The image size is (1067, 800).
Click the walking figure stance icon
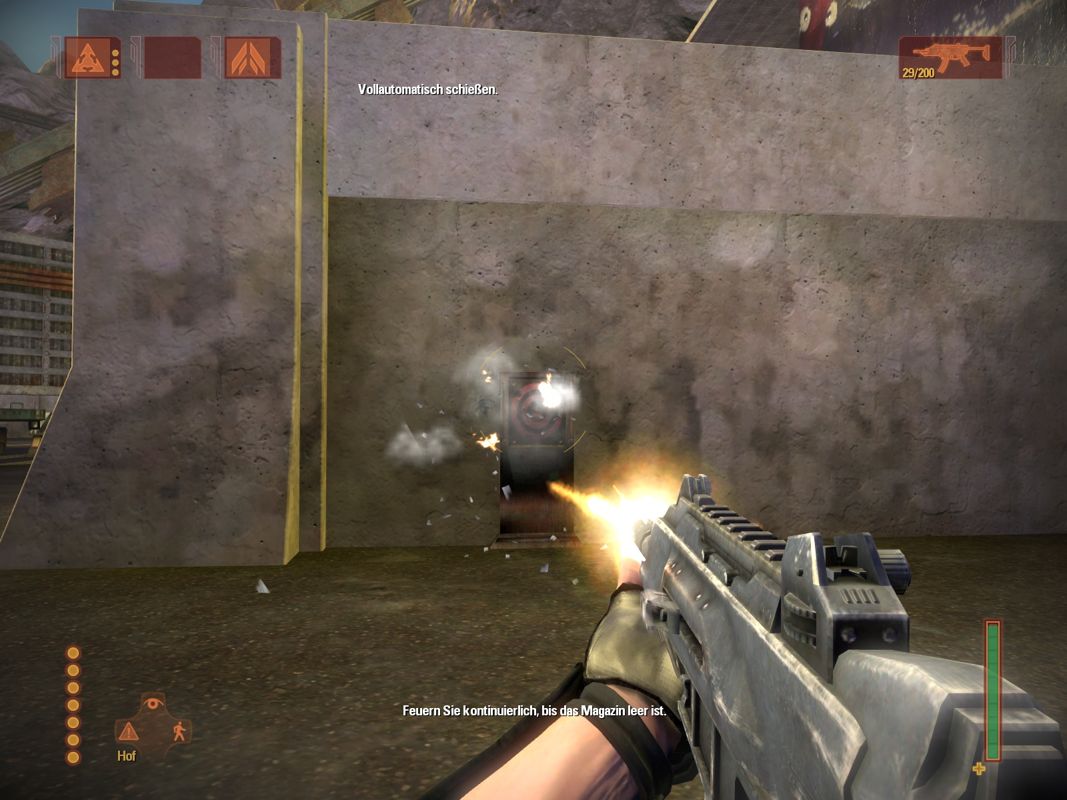point(179,731)
